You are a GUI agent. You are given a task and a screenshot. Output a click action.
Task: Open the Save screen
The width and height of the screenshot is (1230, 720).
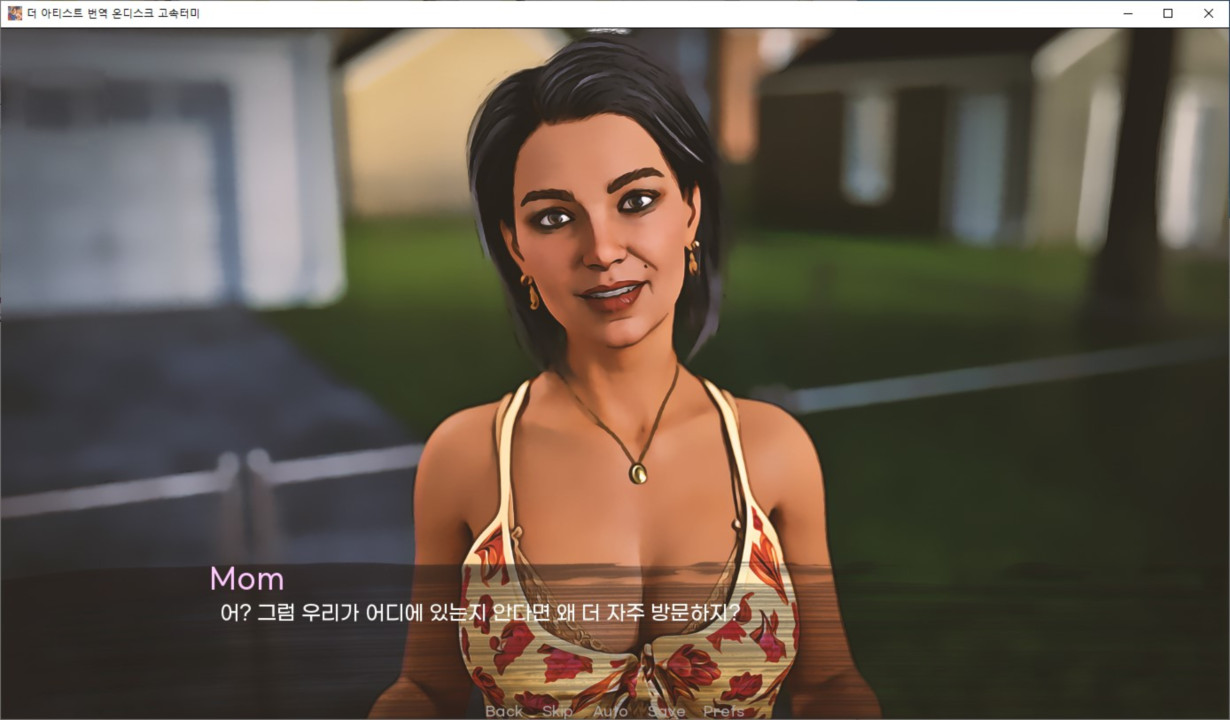coord(666,711)
